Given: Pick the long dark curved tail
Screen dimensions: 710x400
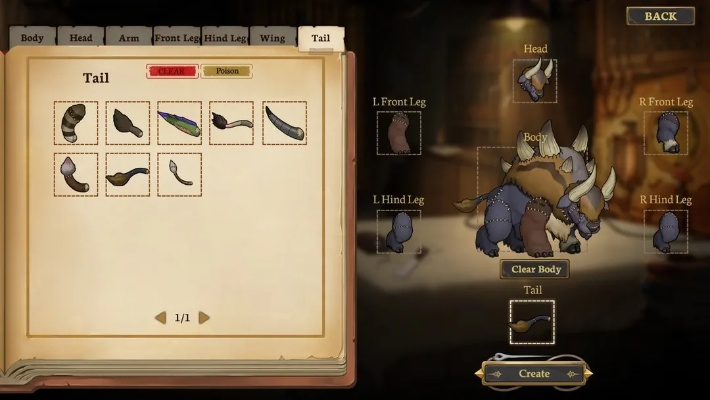Looking at the screenshot, I should click(x=284, y=123).
